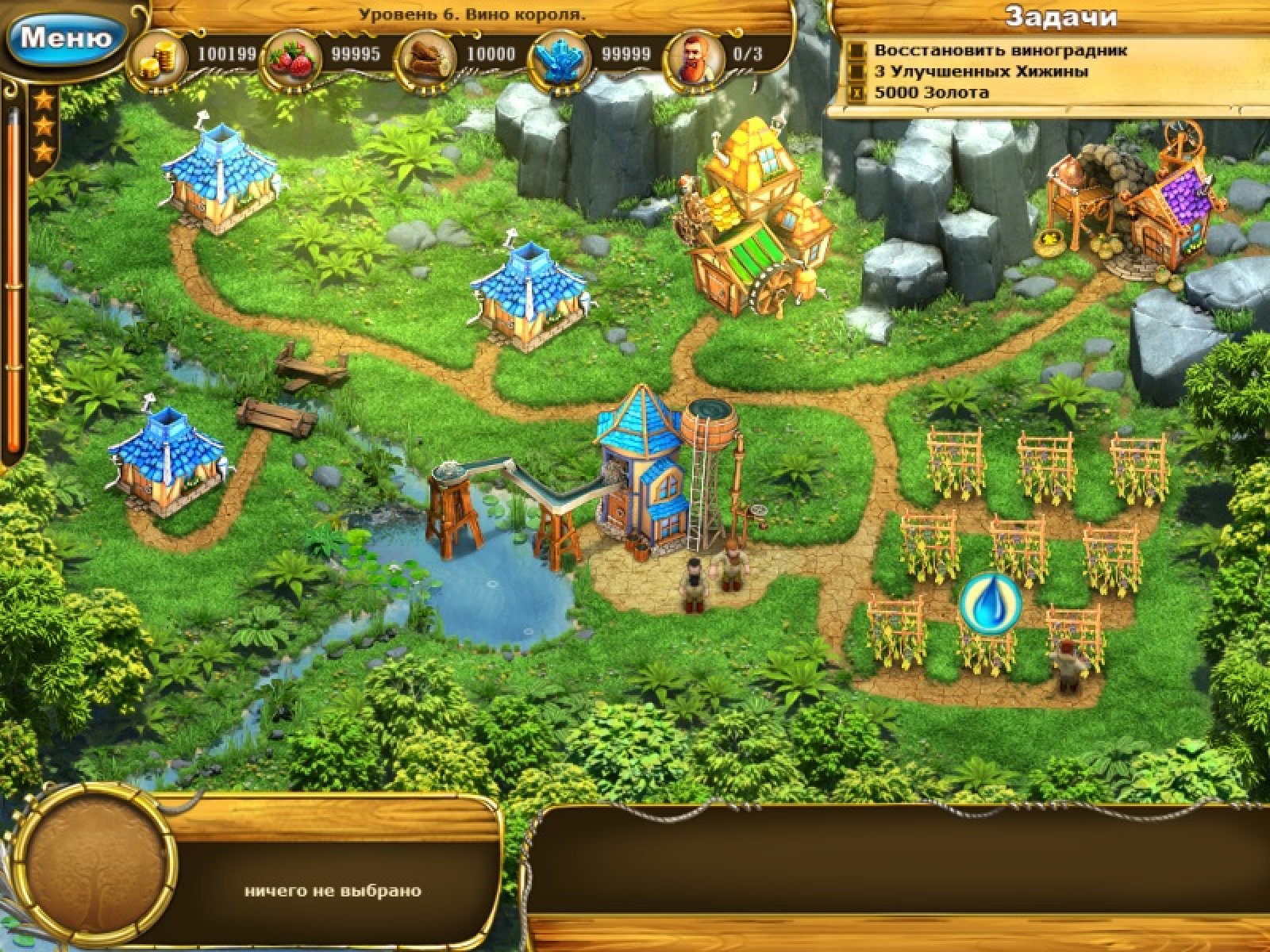The image size is (1270, 952).
Task: Select the bearded worker portrait icon
Action: [x=696, y=55]
